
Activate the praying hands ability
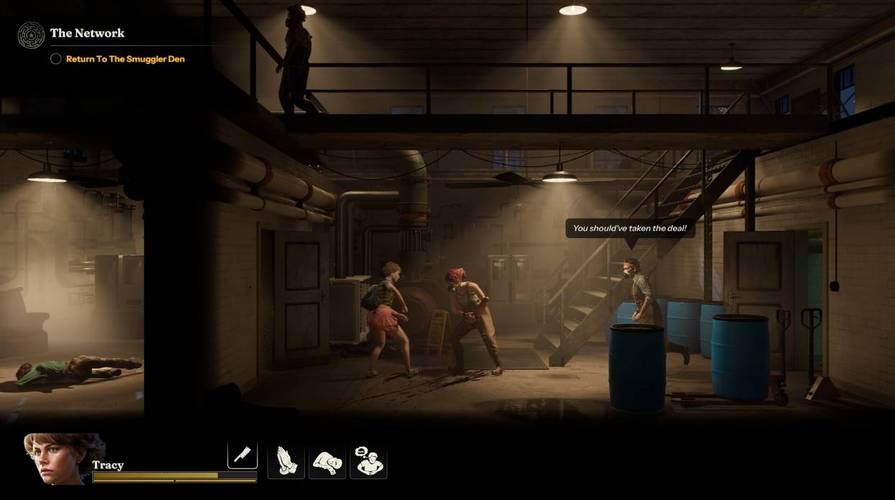[286, 461]
